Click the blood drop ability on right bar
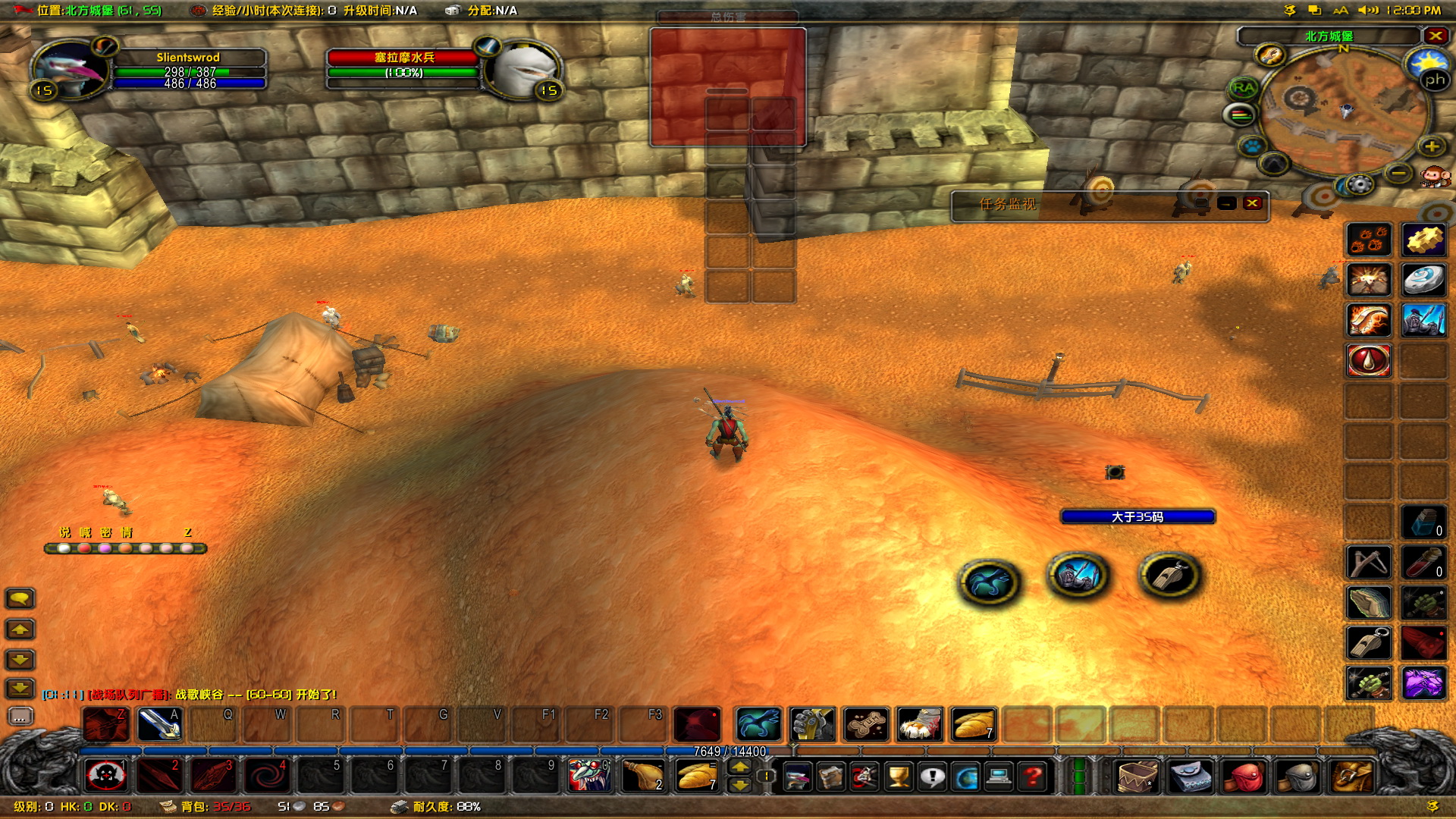 coord(1369,361)
